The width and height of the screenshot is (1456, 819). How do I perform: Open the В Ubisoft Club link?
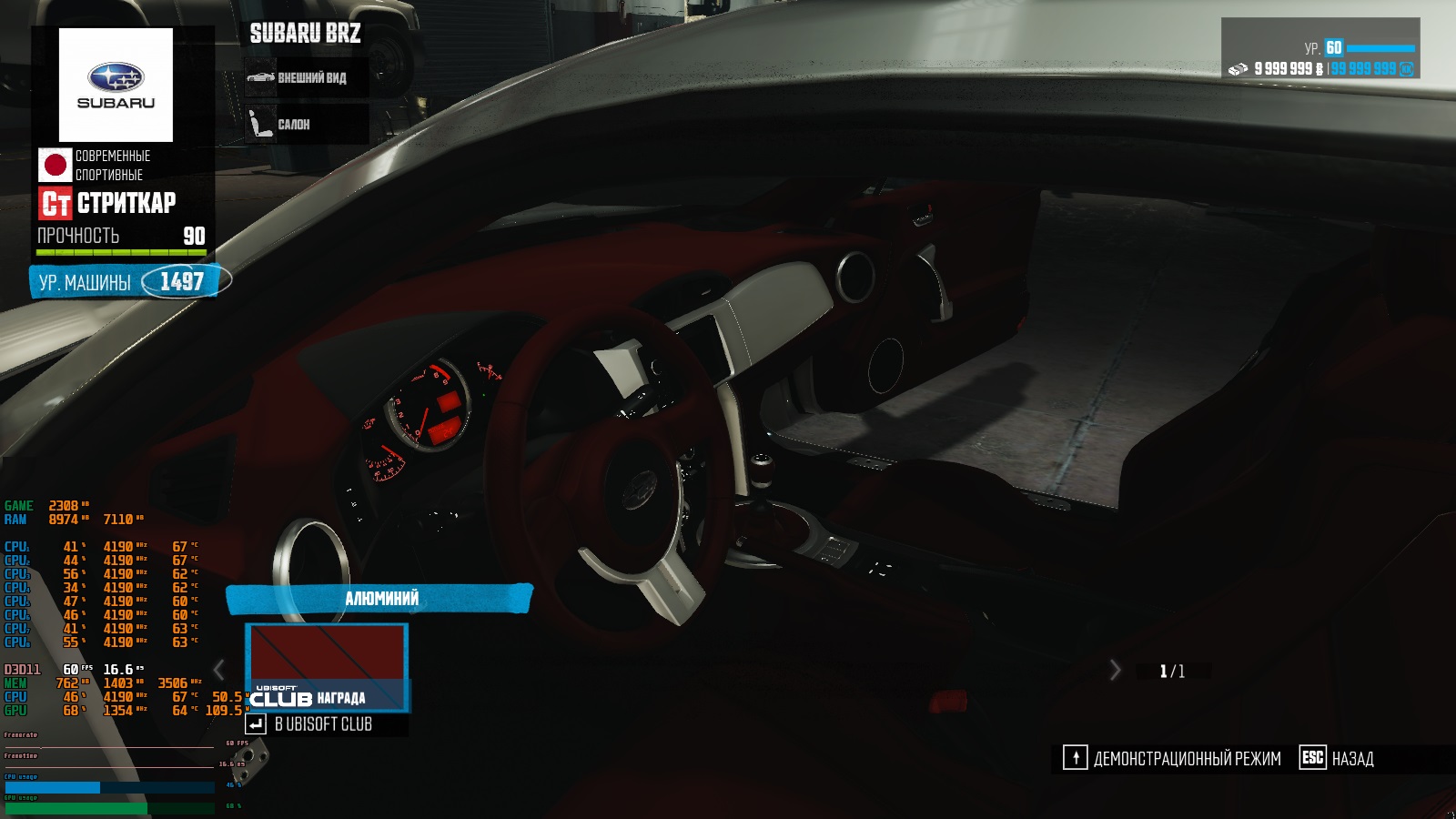click(x=311, y=724)
